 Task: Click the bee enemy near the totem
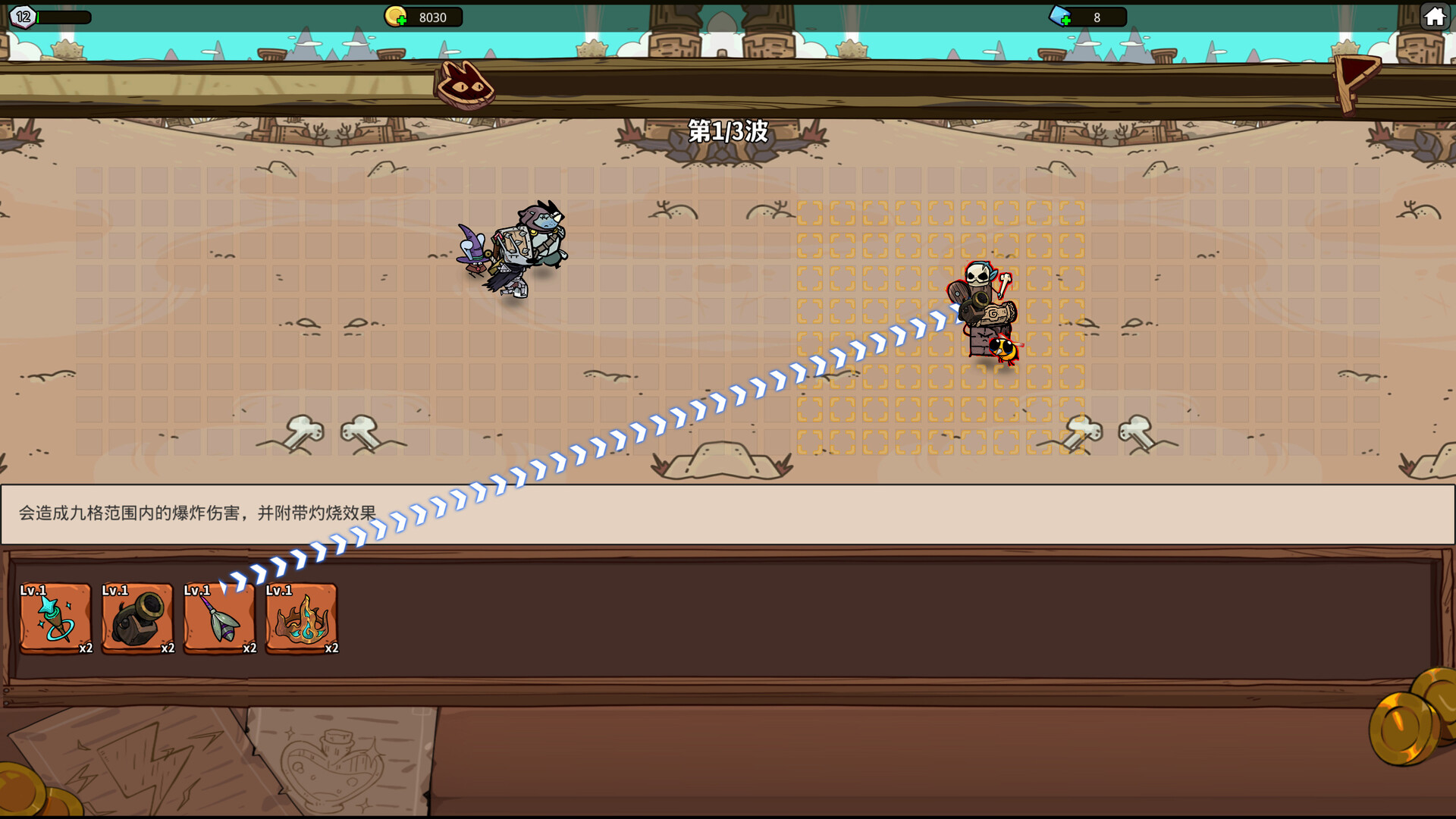(1005, 351)
